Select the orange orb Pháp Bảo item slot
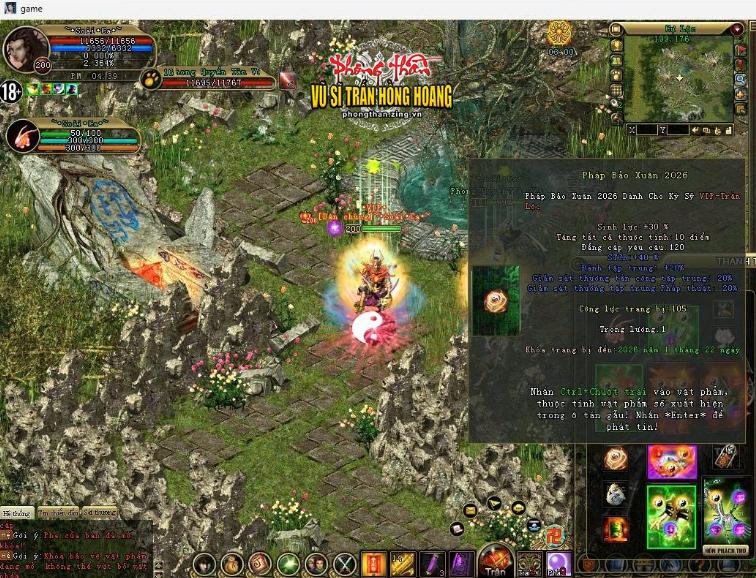756x578 pixels. point(615,459)
